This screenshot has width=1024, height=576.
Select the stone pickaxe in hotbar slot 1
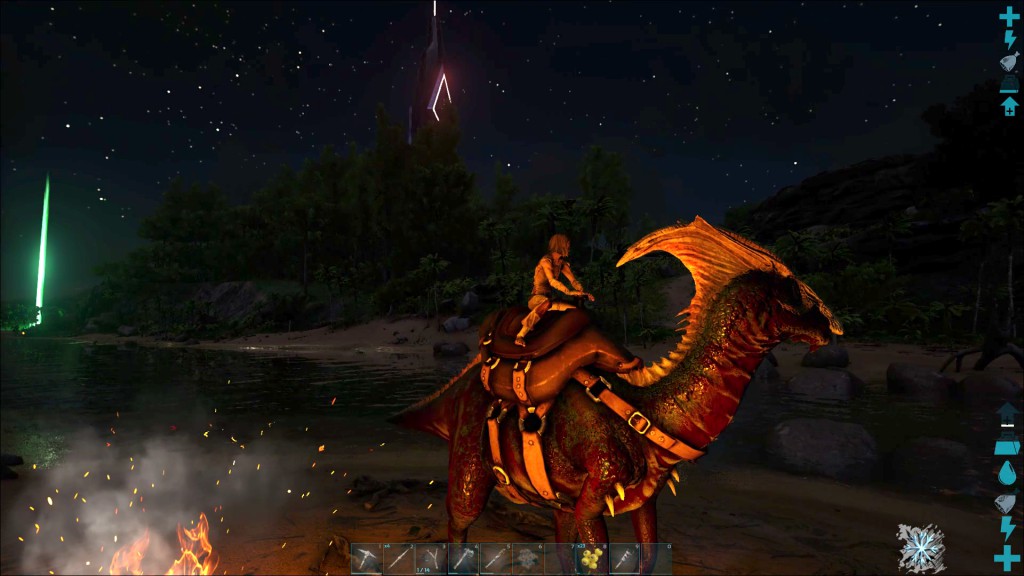(367, 559)
